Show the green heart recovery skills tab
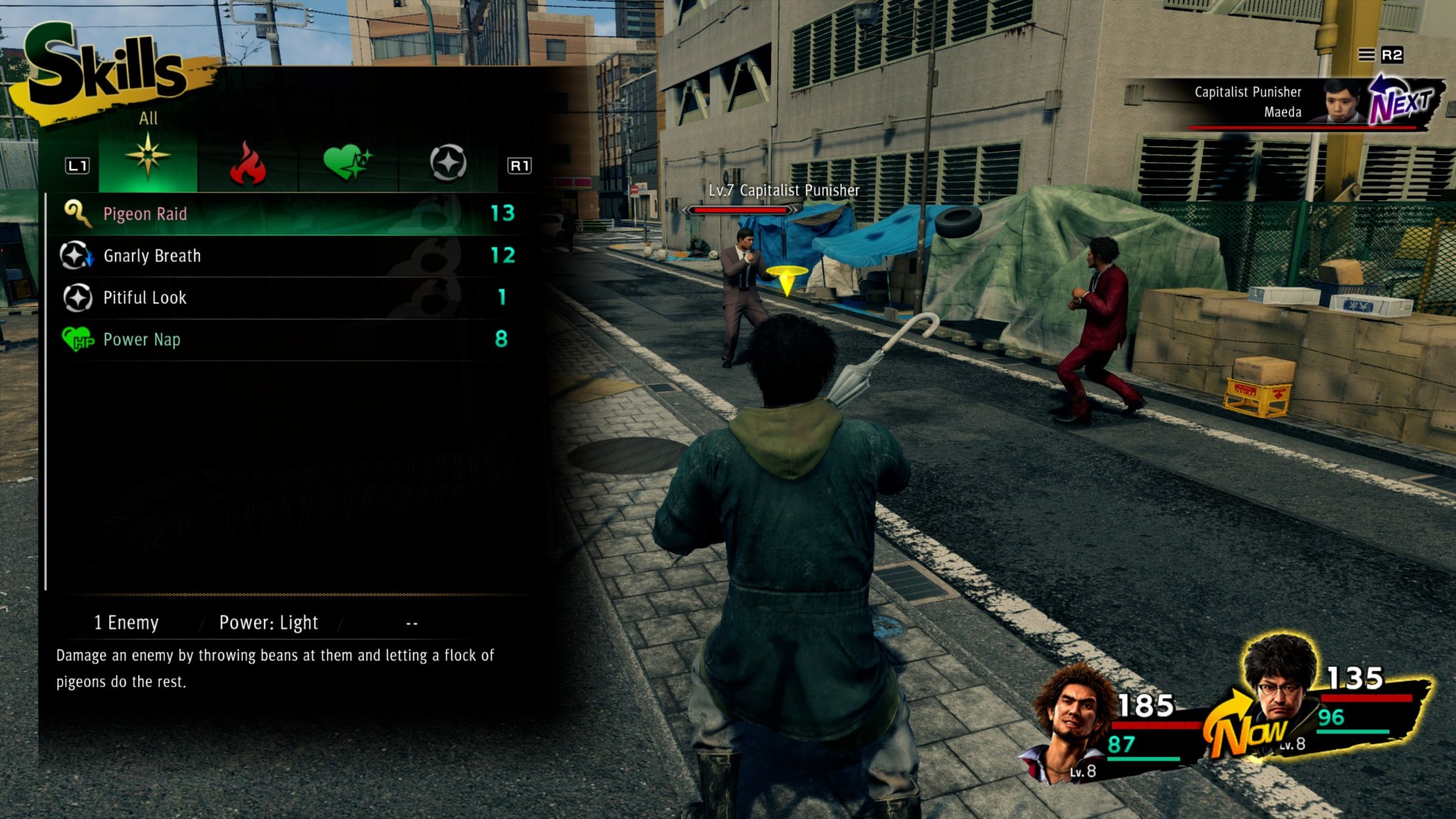This screenshot has height=819, width=1456. click(x=347, y=162)
